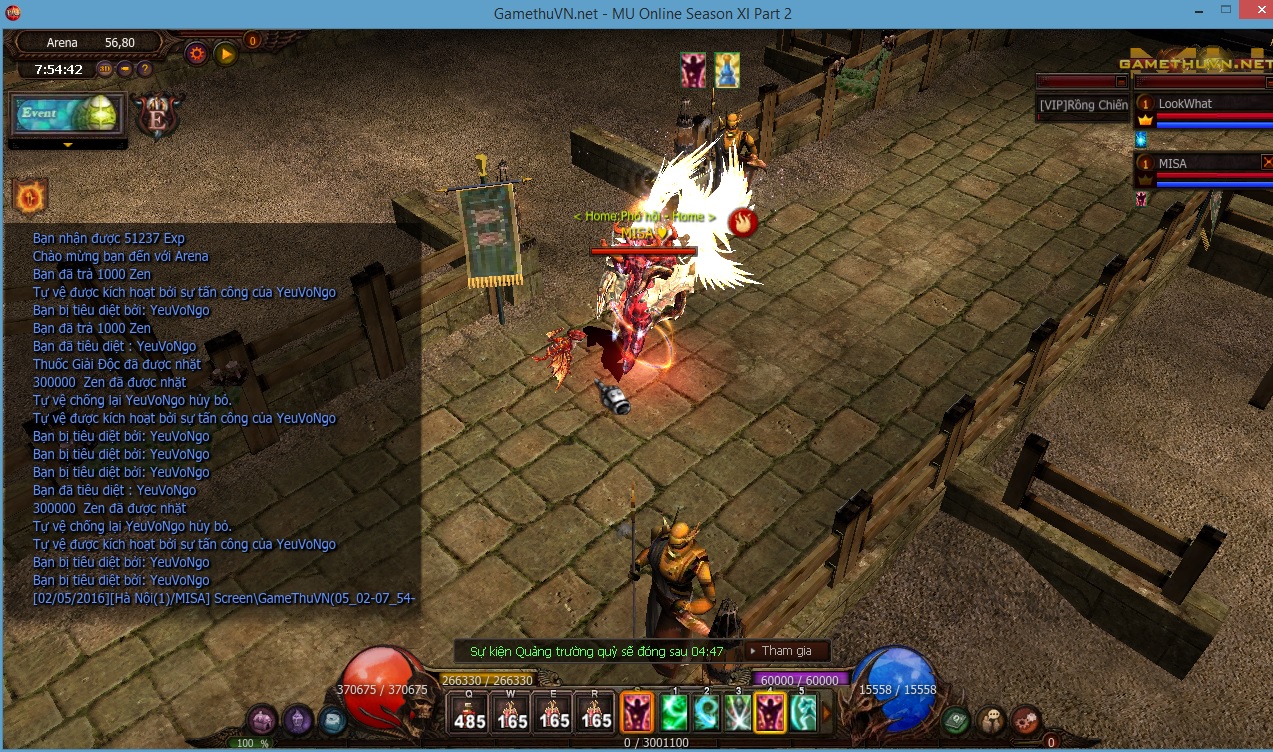This screenshot has height=752, width=1273.
Task: Open the question mark help button
Action: (145, 69)
